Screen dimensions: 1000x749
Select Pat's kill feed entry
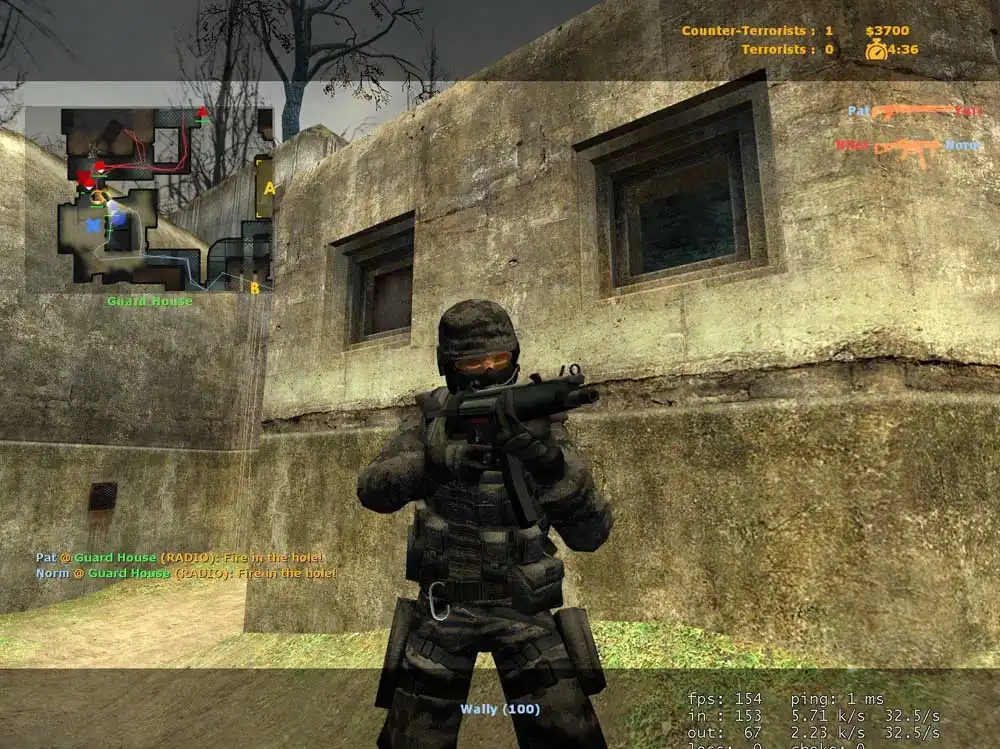(913, 111)
